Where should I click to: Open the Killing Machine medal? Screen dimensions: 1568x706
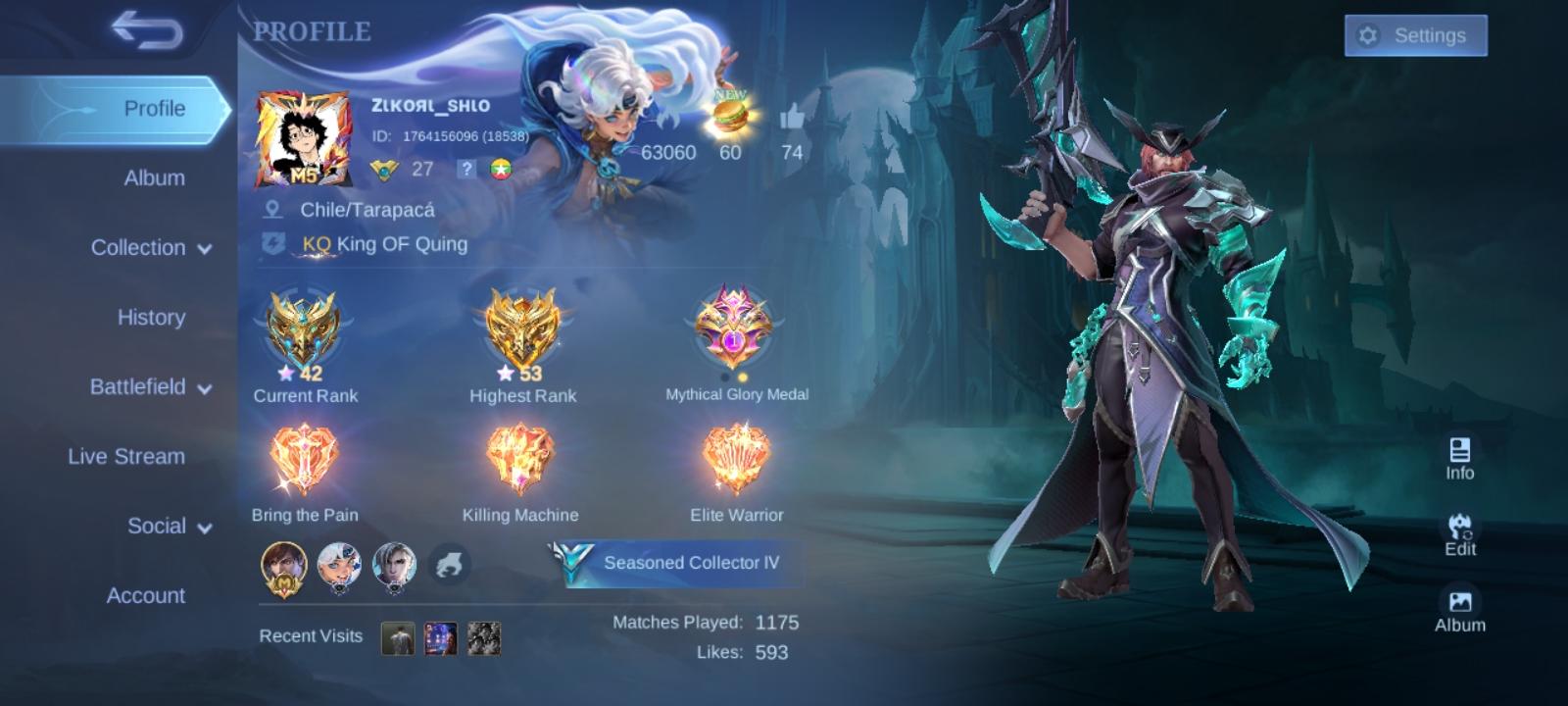tap(521, 456)
